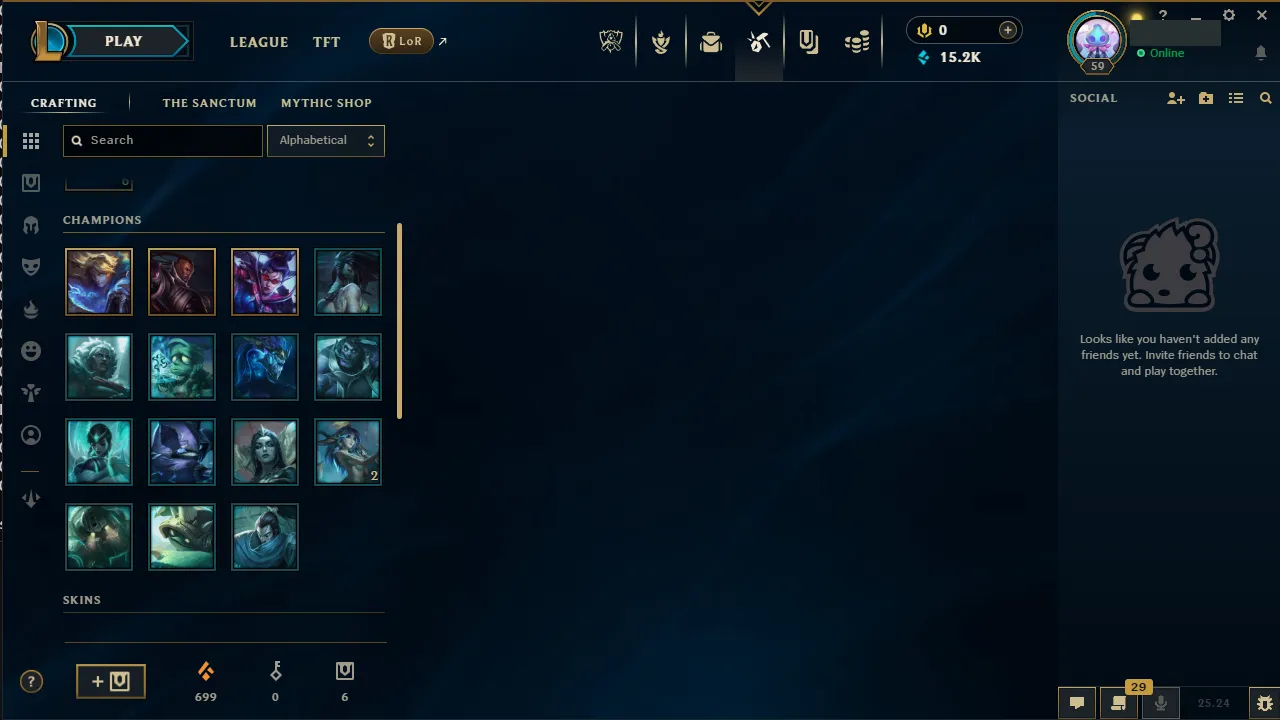Select the Loot crafting hammer icon
Screen dimensions: 1280x720
pyautogui.click(x=759, y=41)
